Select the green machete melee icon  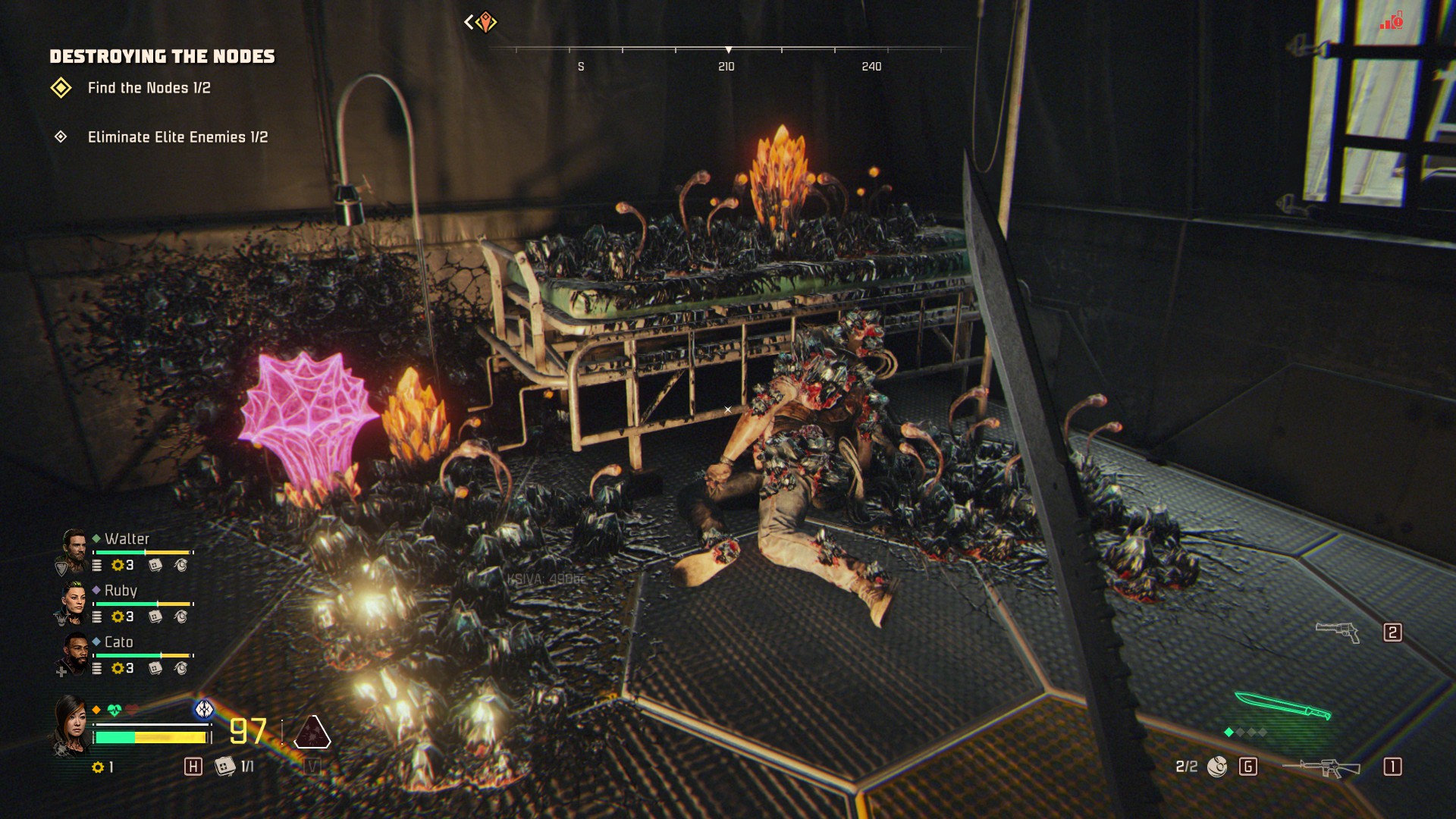tap(1282, 705)
